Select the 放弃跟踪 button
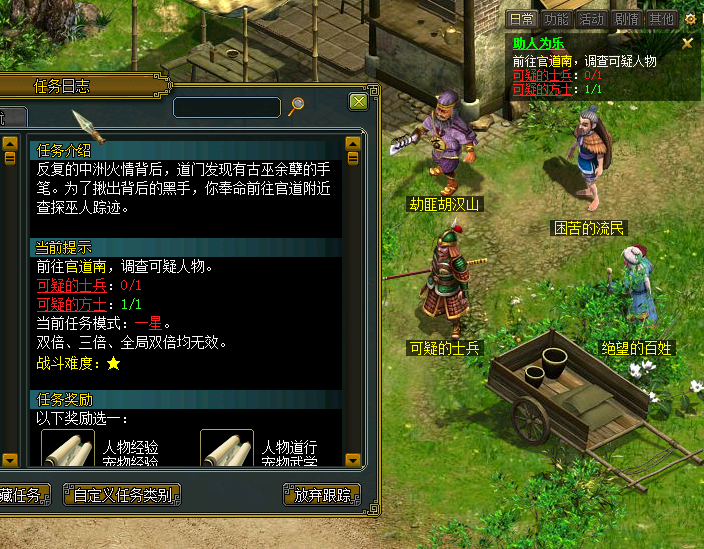The width and height of the screenshot is (704, 549). click(322, 494)
